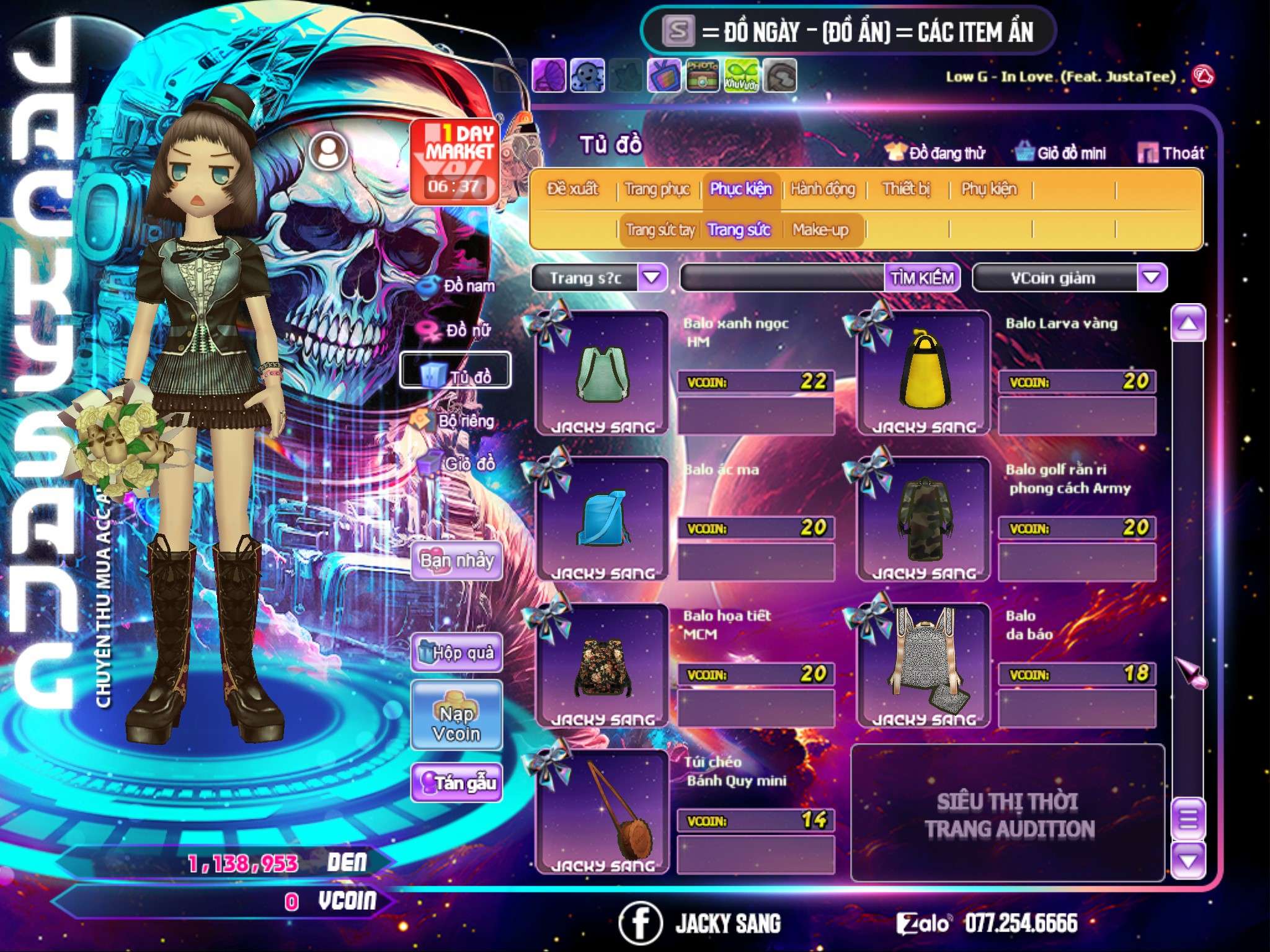
Task: Select the Balo xanh ngọc HM item
Action: click(602, 373)
